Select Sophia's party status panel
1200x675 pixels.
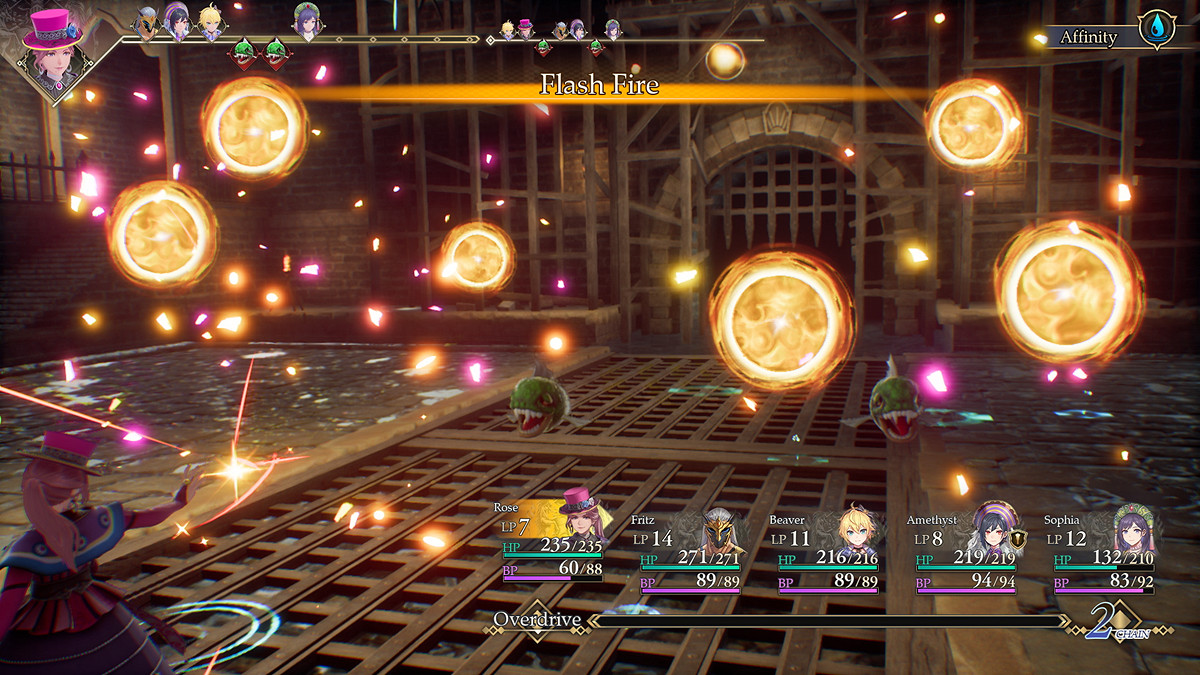click(1104, 550)
